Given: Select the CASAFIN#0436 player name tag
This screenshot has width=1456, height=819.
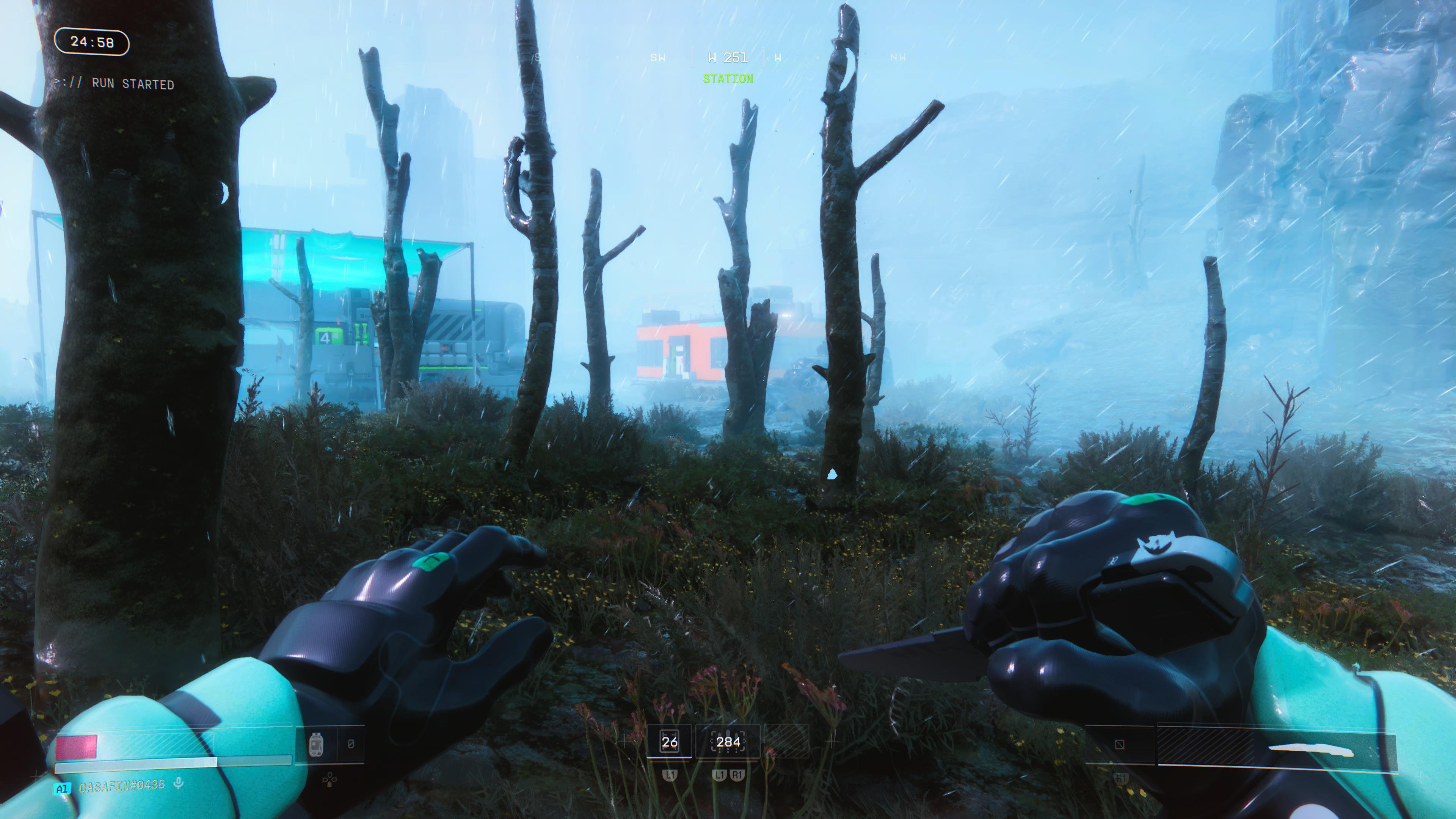Looking at the screenshot, I should click(122, 786).
